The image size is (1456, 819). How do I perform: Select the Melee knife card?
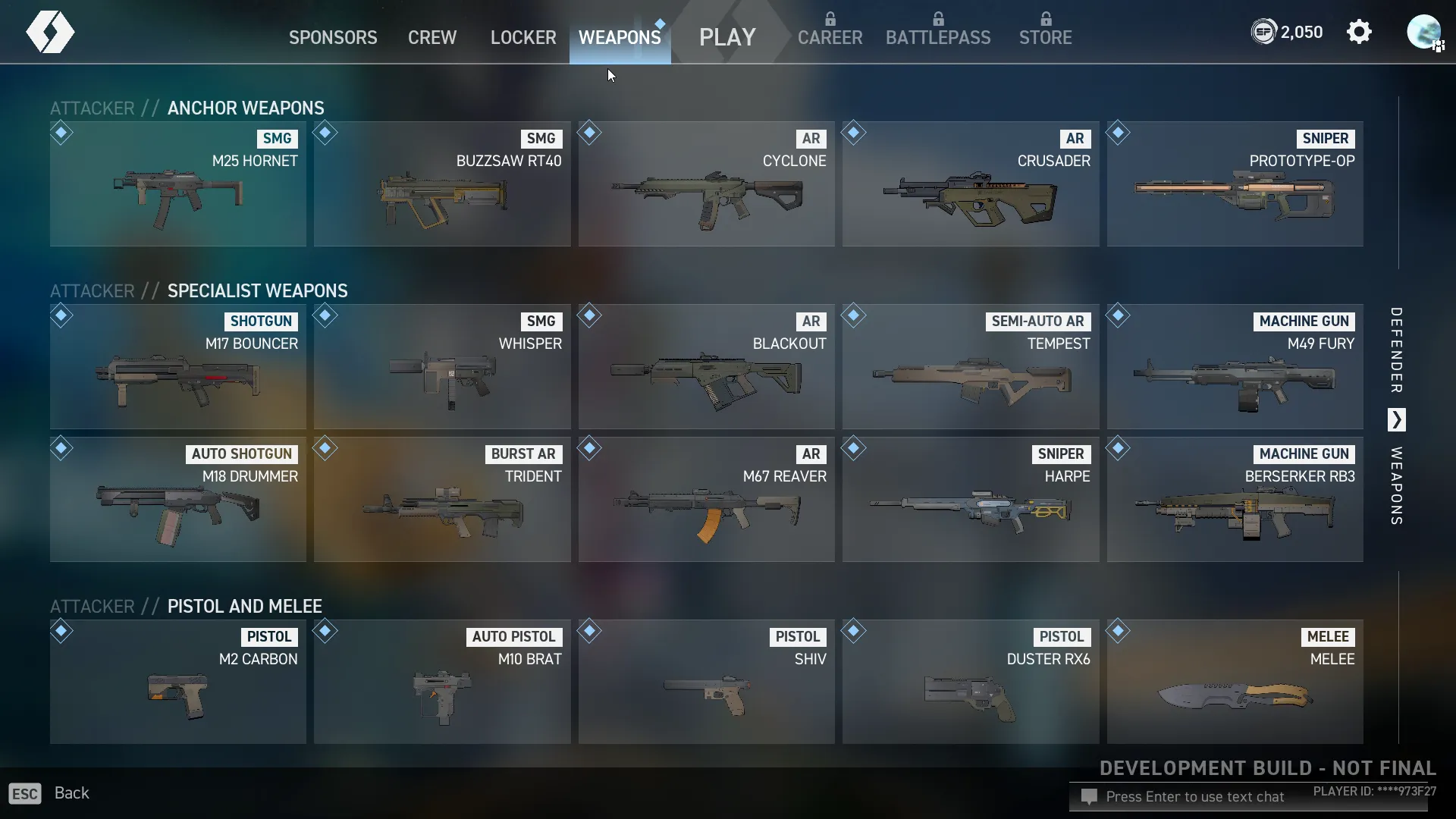[1235, 682]
